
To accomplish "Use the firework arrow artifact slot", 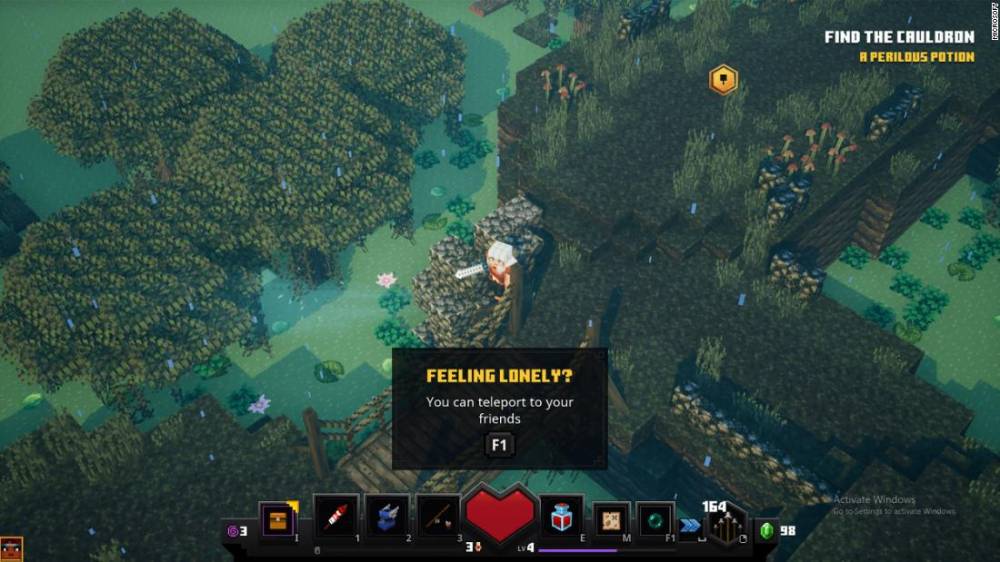I will coord(335,516).
